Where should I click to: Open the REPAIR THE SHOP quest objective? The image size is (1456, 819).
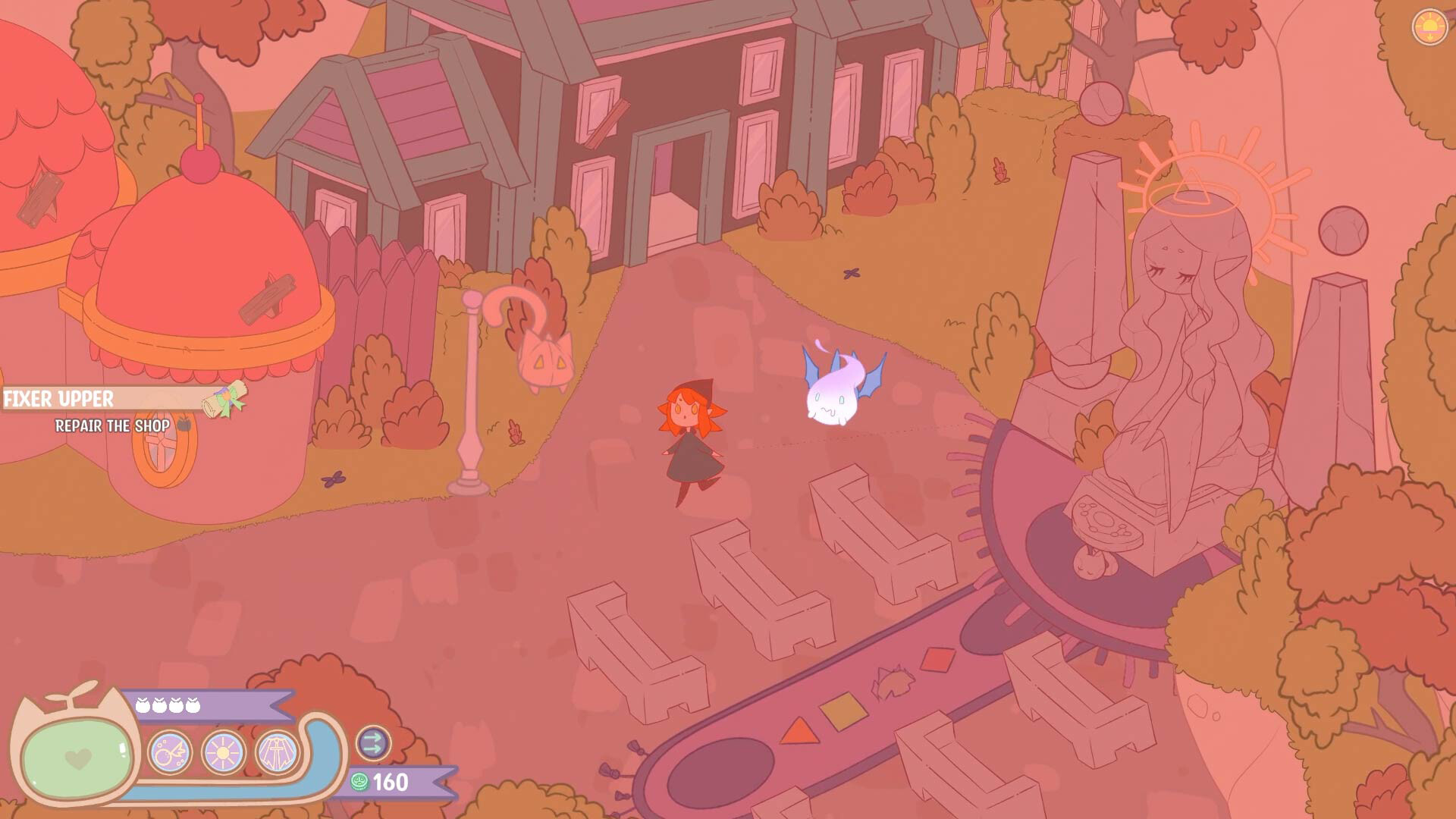click(x=113, y=426)
